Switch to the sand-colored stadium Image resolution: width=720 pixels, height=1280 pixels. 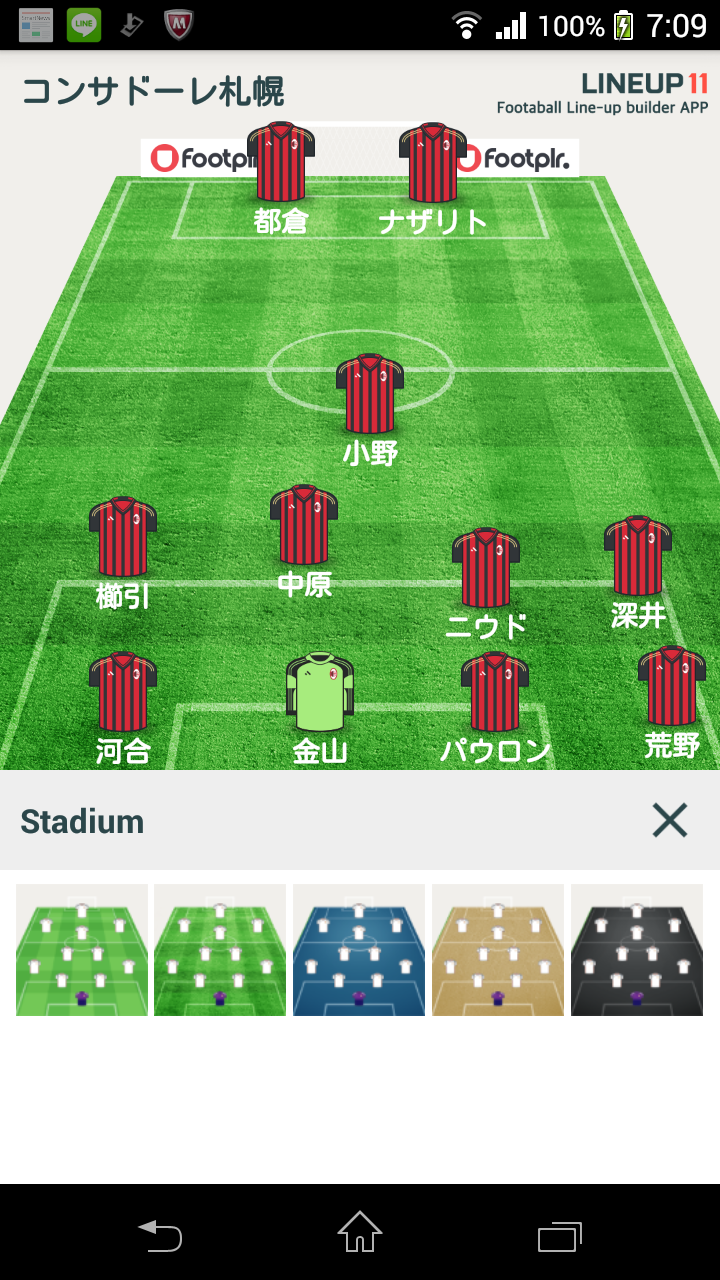pyautogui.click(x=497, y=950)
